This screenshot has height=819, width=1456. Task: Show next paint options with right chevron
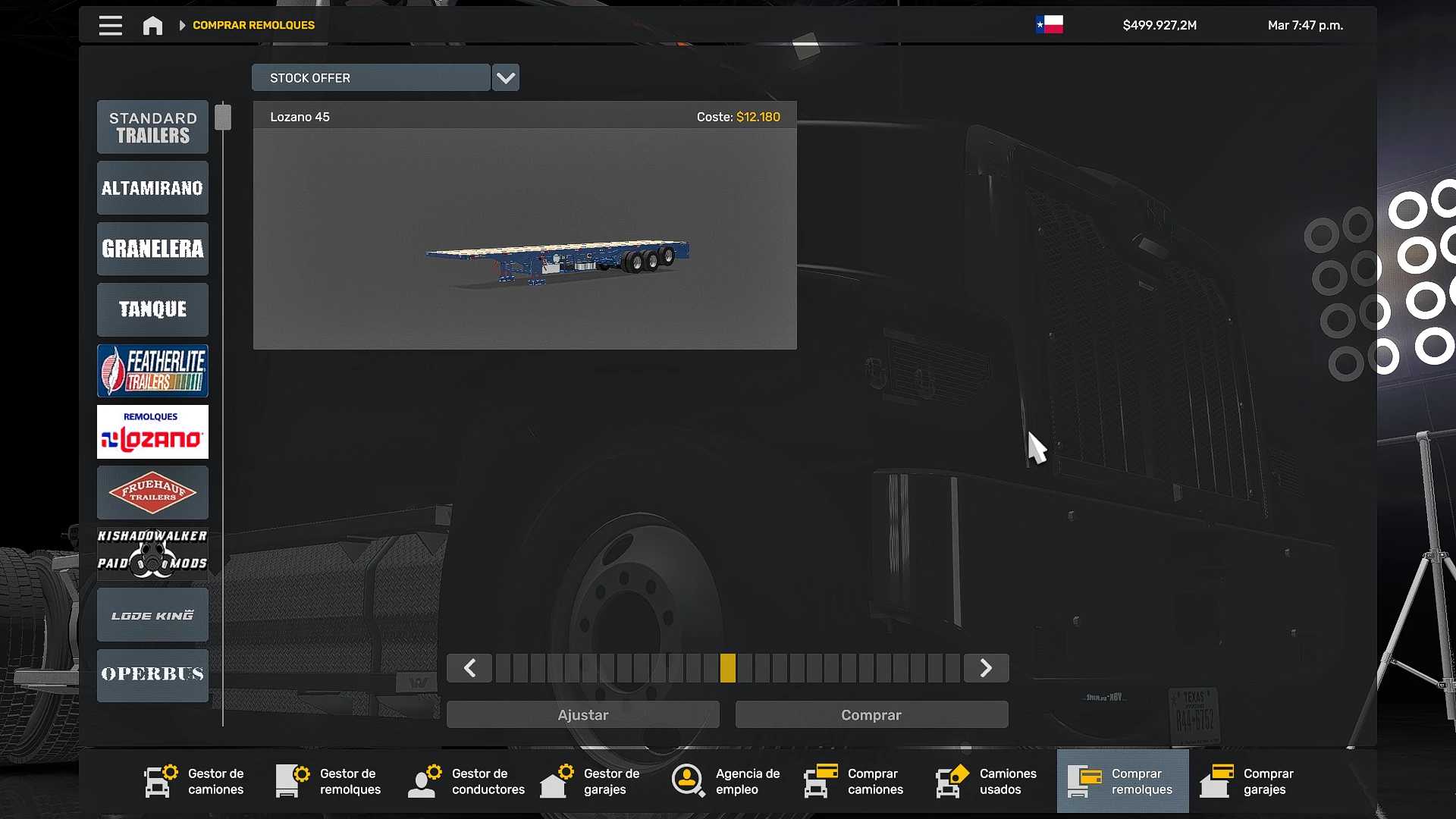986,668
